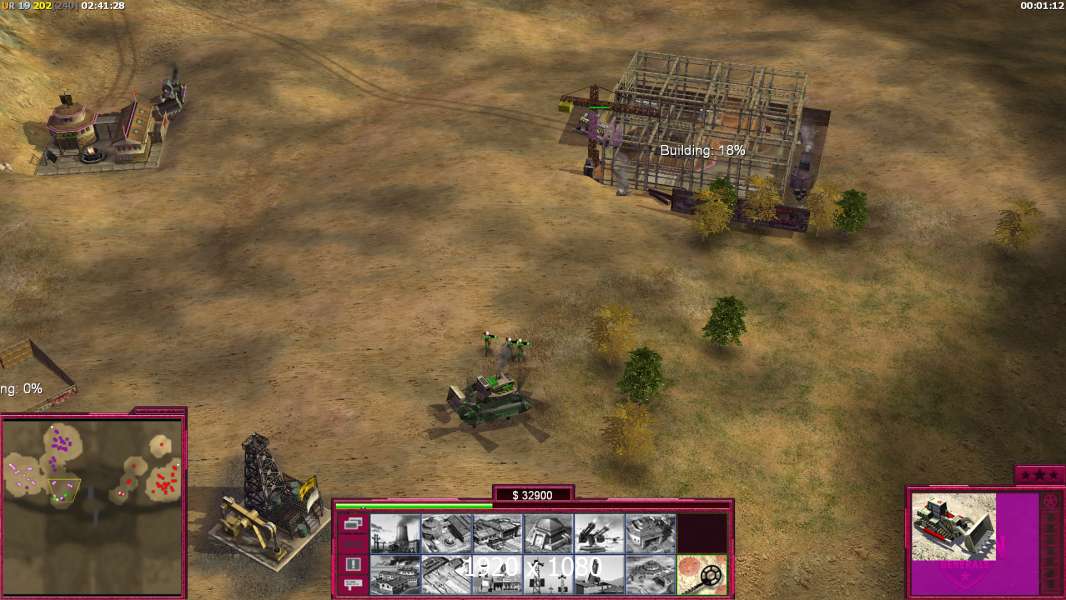The image size is (1066, 600).
Task: Choose the bunker build icon
Action: tap(548, 533)
